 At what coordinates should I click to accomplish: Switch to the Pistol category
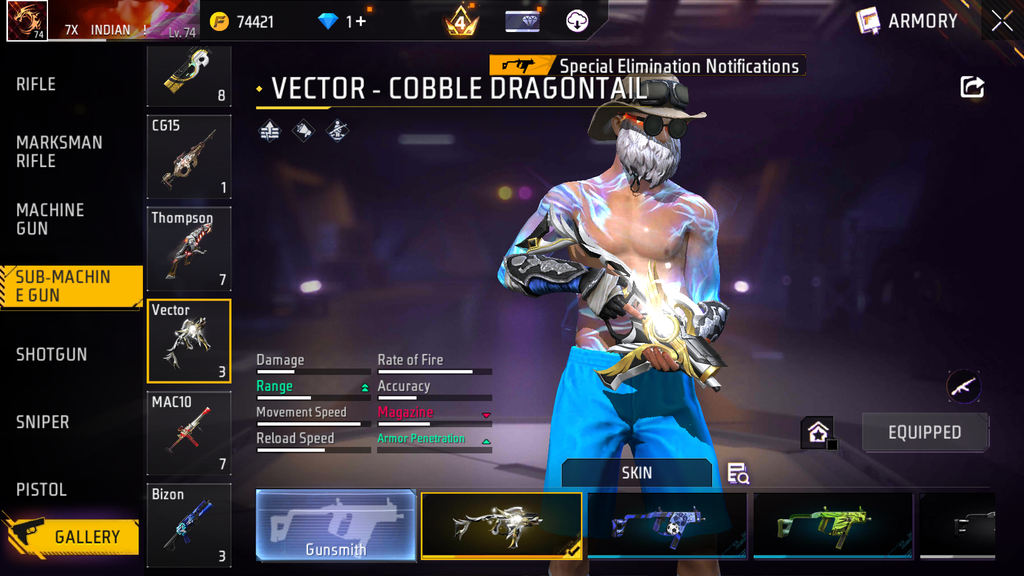(x=41, y=489)
